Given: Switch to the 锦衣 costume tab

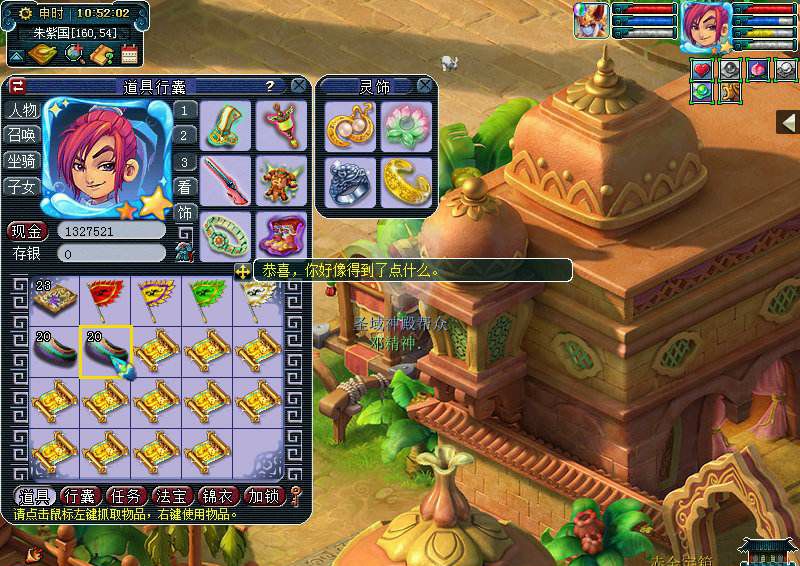Looking at the screenshot, I should click(x=219, y=496).
